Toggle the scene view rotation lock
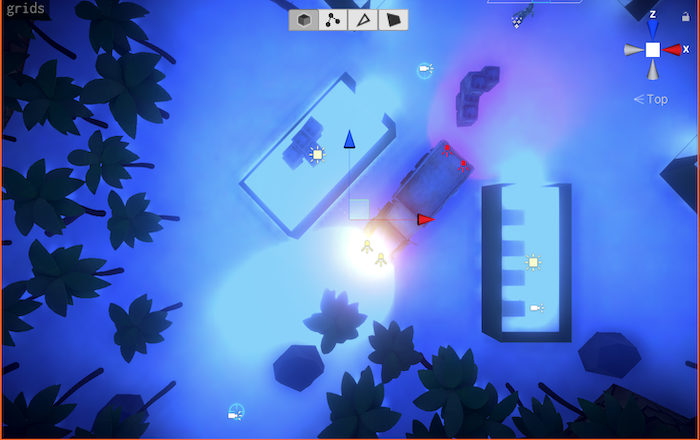The width and height of the screenshot is (700, 440). click(x=685, y=18)
